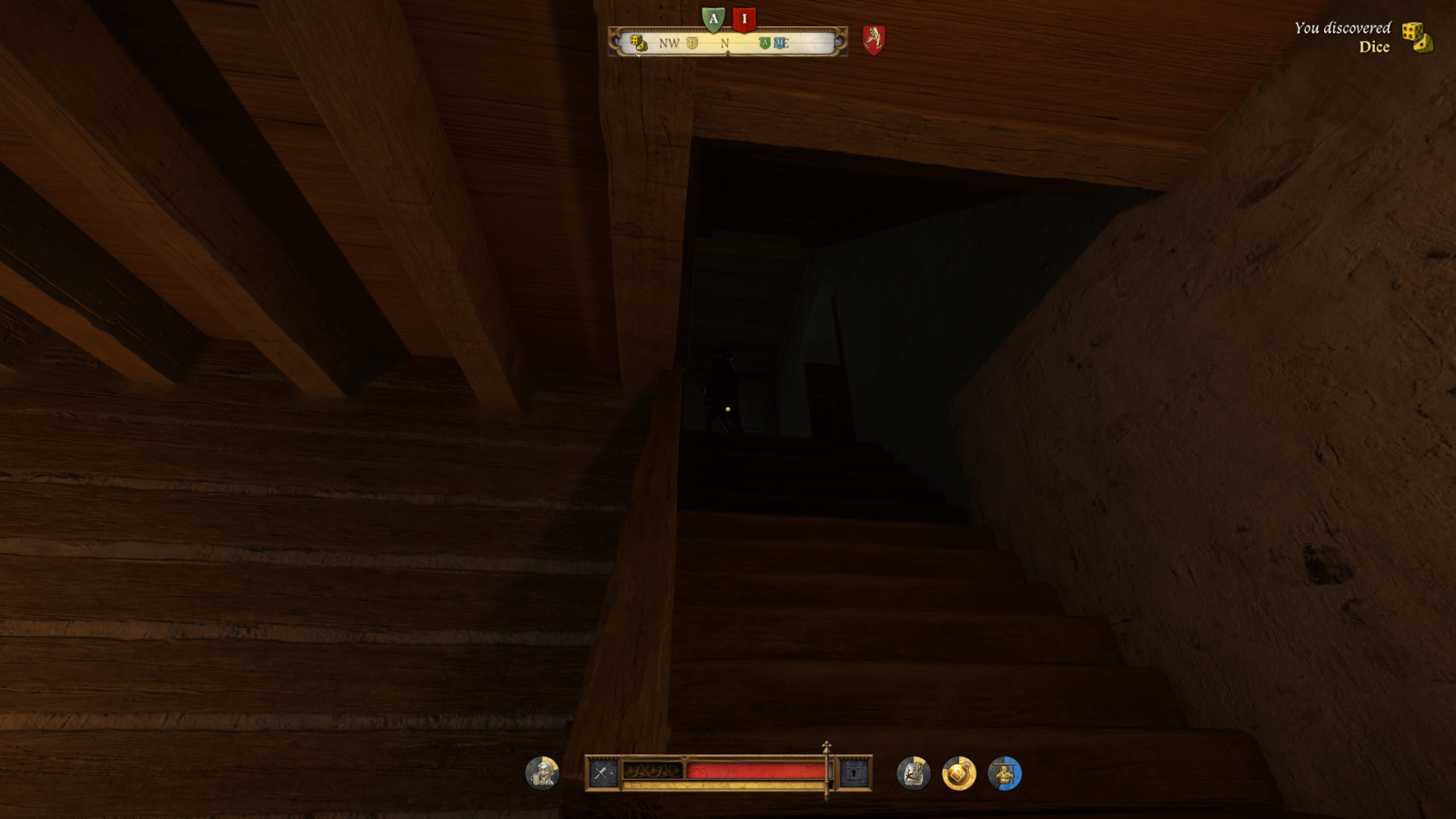Viewport: 1456px width, 819px height.
Task: Click the drinking man buff icon near the health bar
Action: (x=541, y=773)
